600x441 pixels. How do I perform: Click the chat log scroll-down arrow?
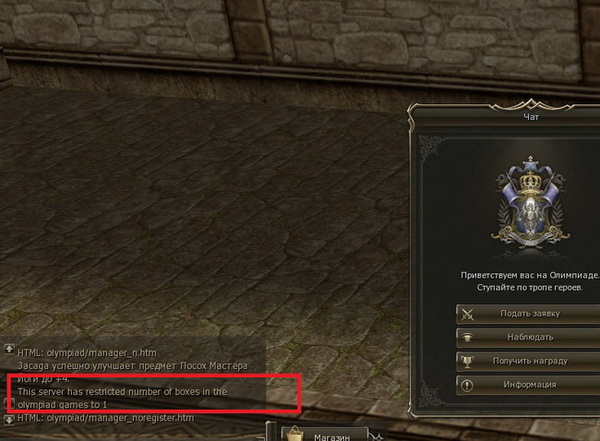coord(9,418)
